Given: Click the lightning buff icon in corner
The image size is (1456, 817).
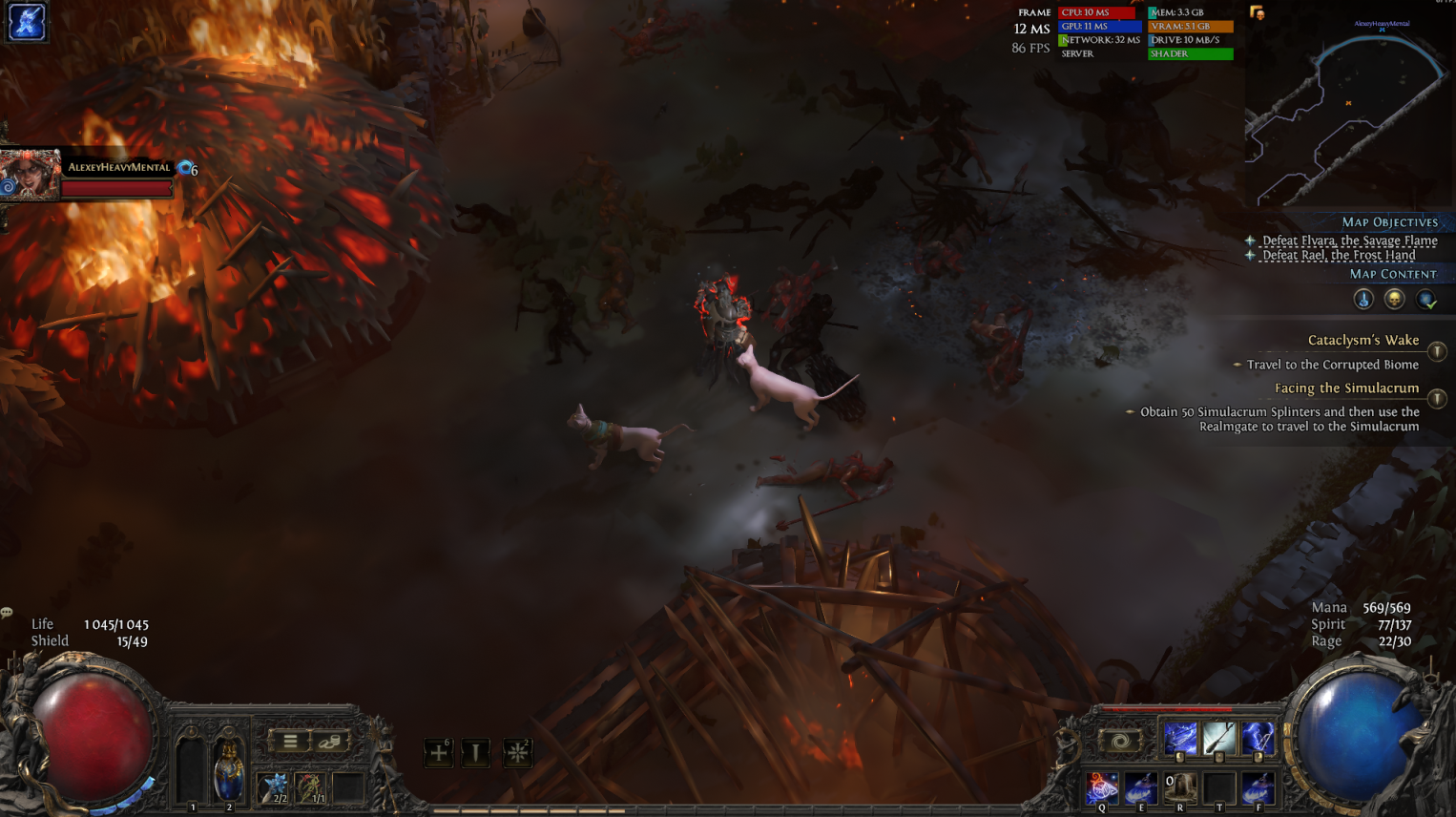Looking at the screenshot, I should point(27,22).
